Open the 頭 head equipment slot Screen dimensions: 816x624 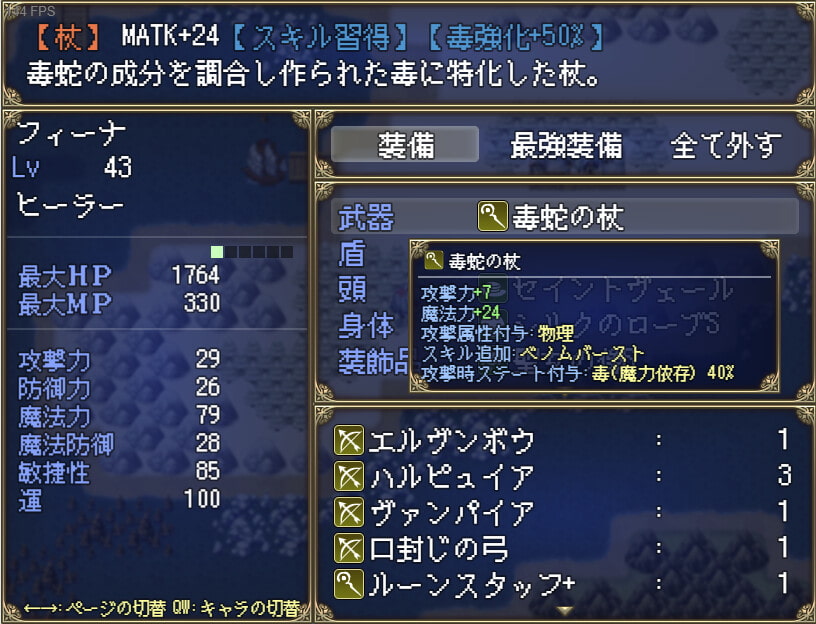point(353,290)
